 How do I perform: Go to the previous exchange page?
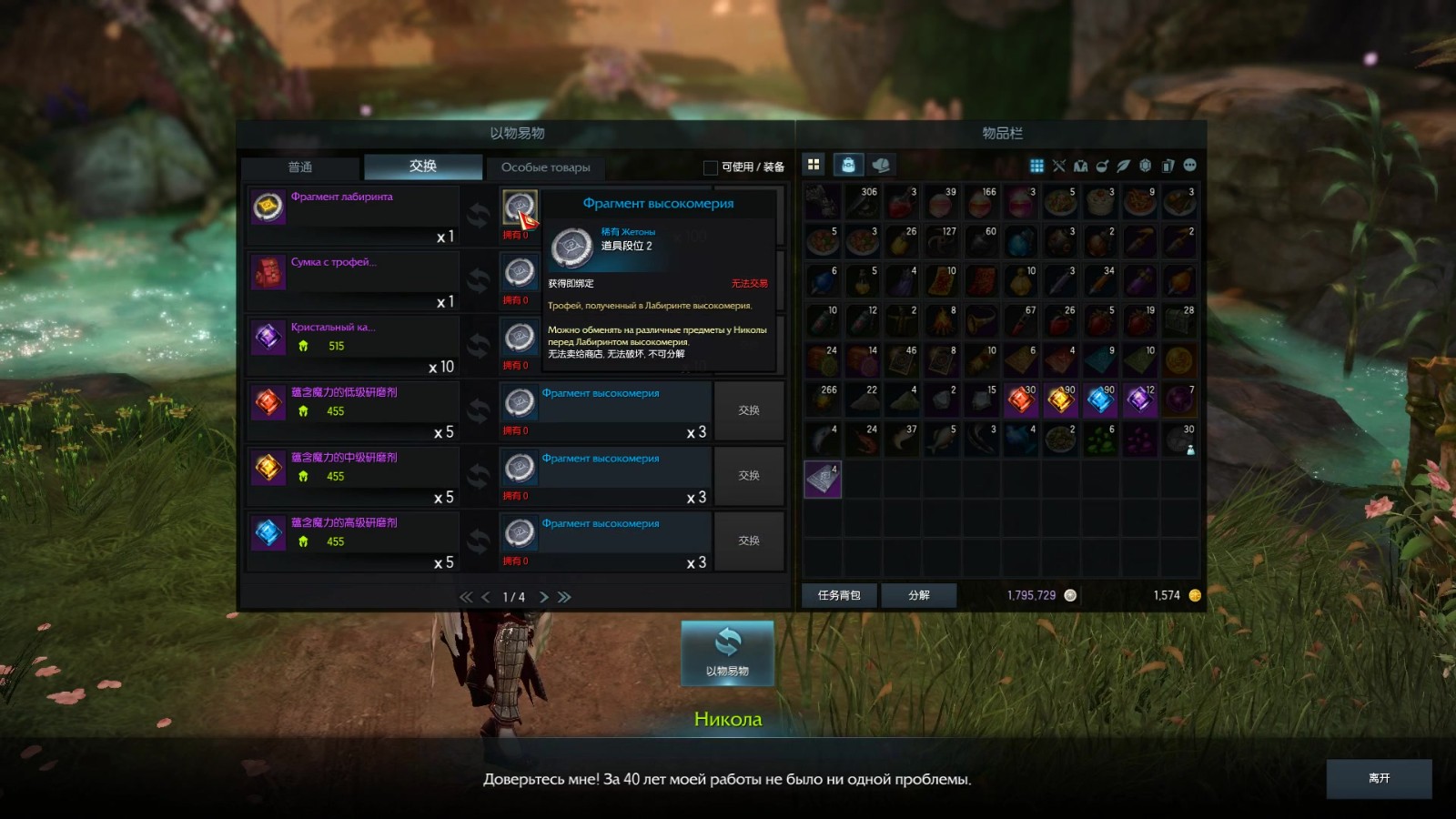pos(486,597)
